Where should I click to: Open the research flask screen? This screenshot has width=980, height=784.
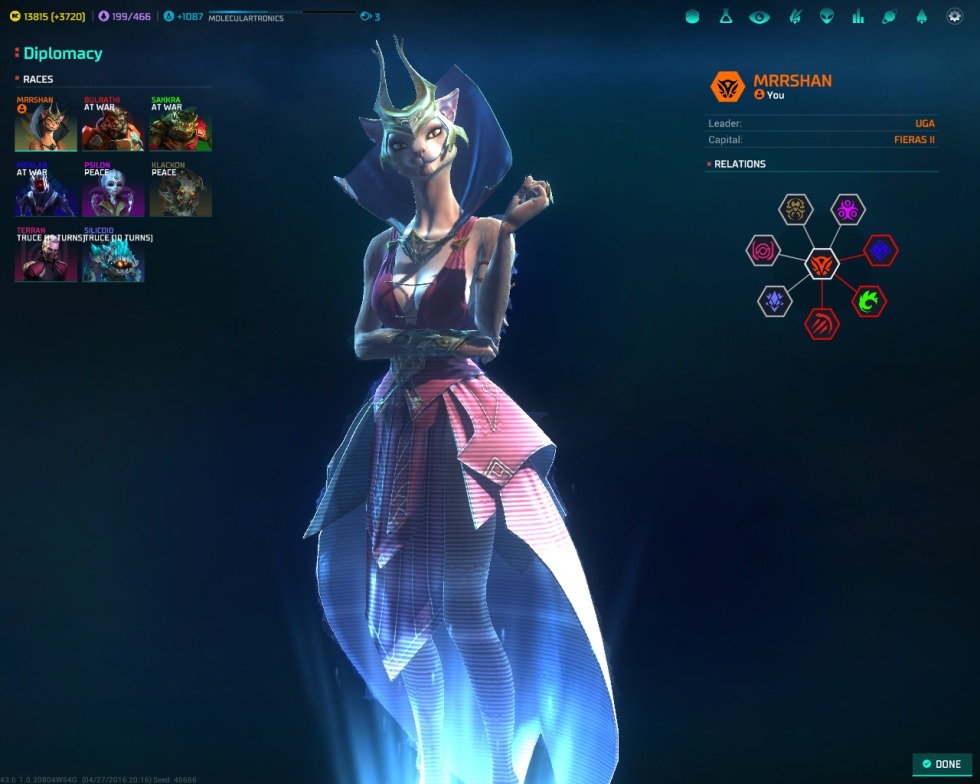coord(726,17)
